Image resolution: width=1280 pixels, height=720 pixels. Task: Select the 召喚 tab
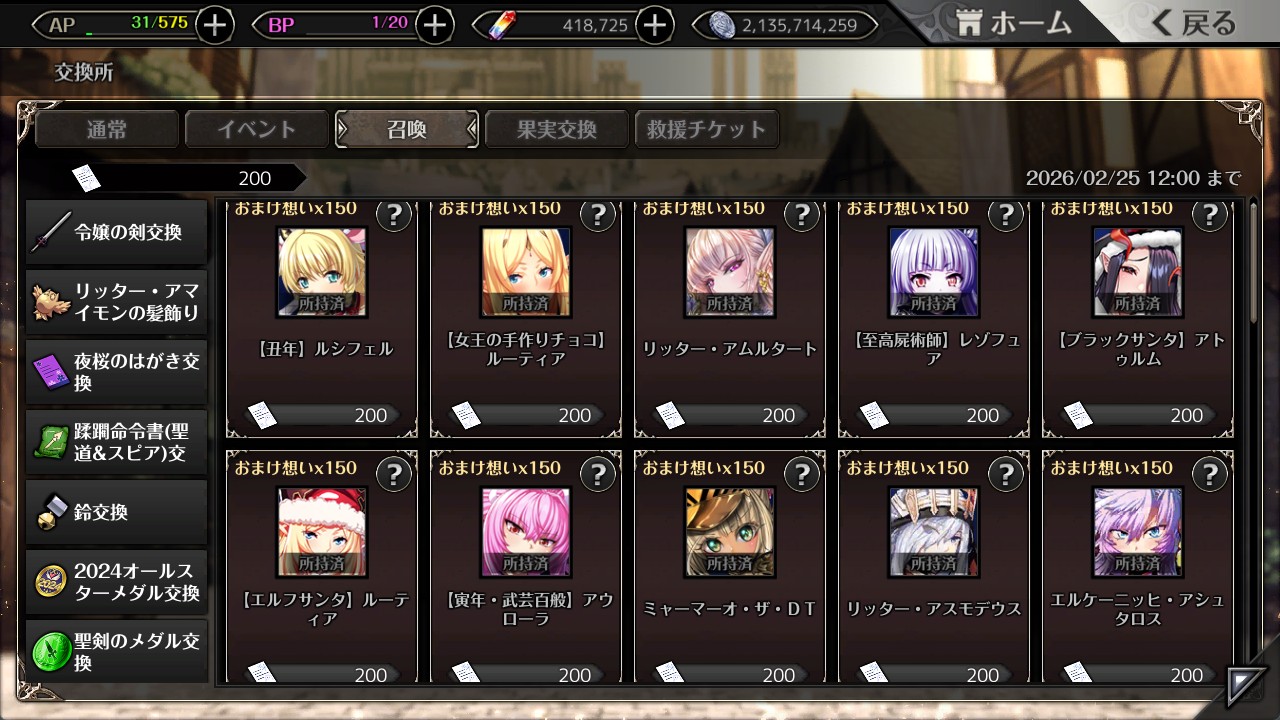(407, 129)
